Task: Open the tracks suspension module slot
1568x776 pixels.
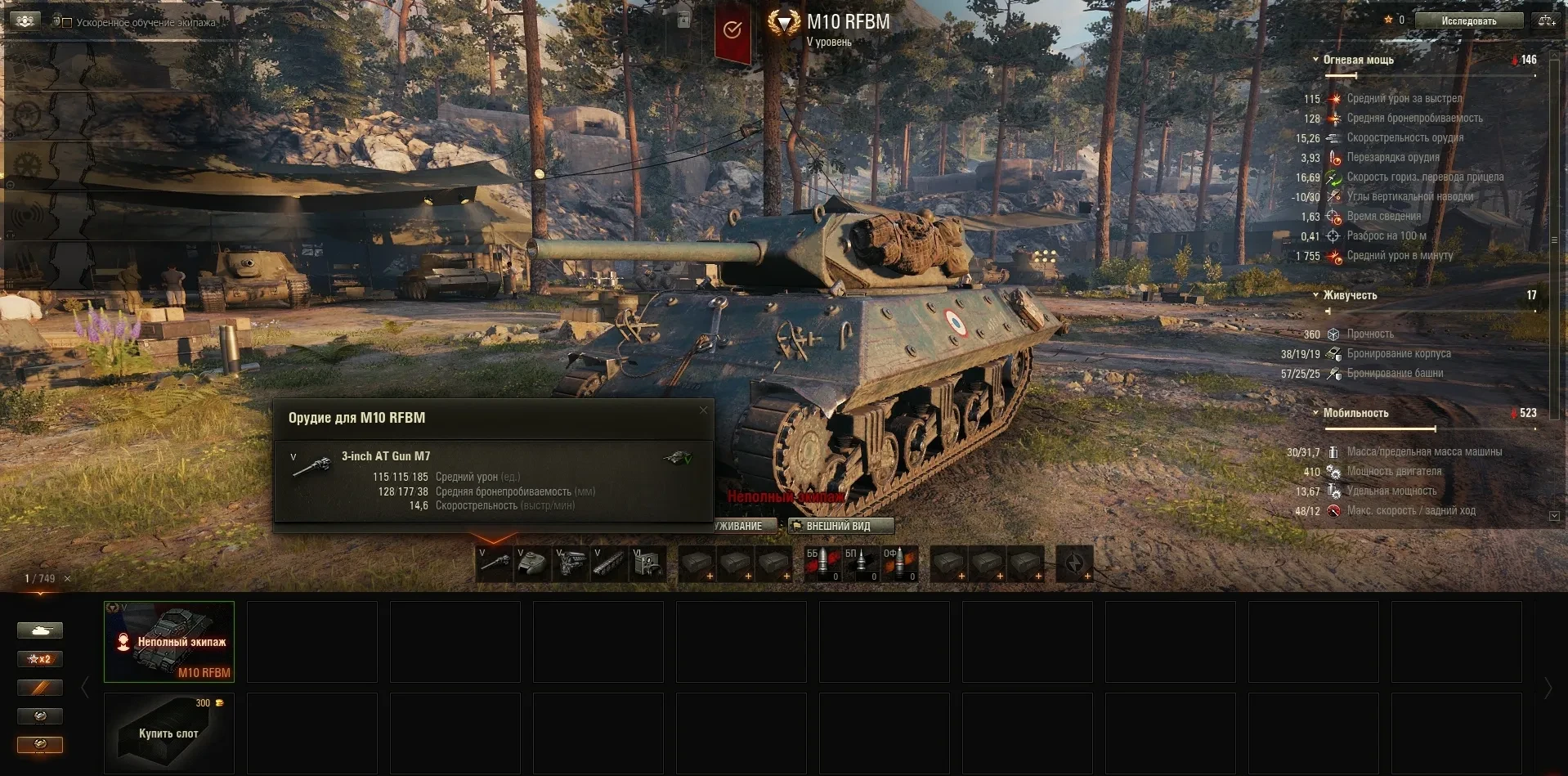Action: (x=610, y=563)
